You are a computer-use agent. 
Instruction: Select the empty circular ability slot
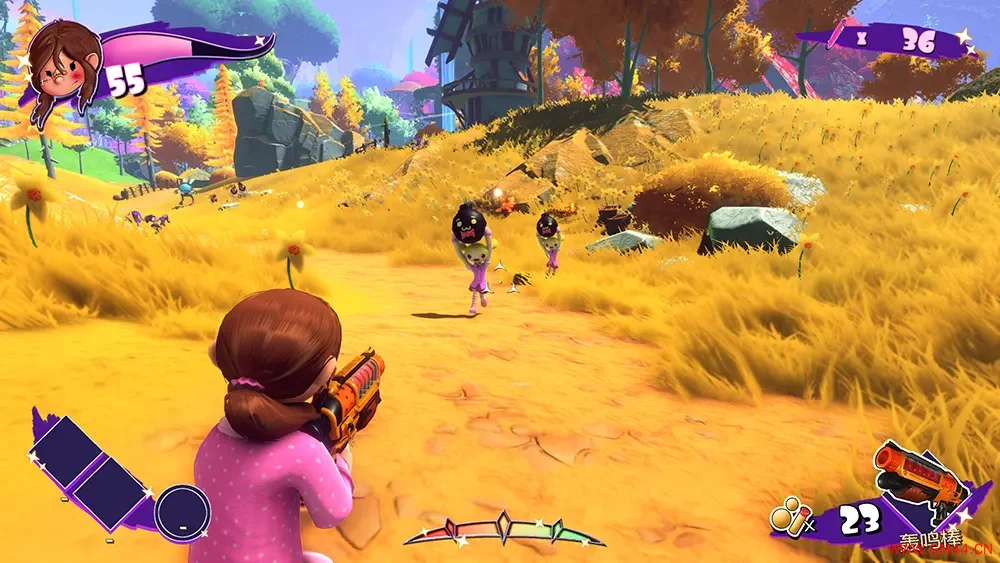[183, 511]
